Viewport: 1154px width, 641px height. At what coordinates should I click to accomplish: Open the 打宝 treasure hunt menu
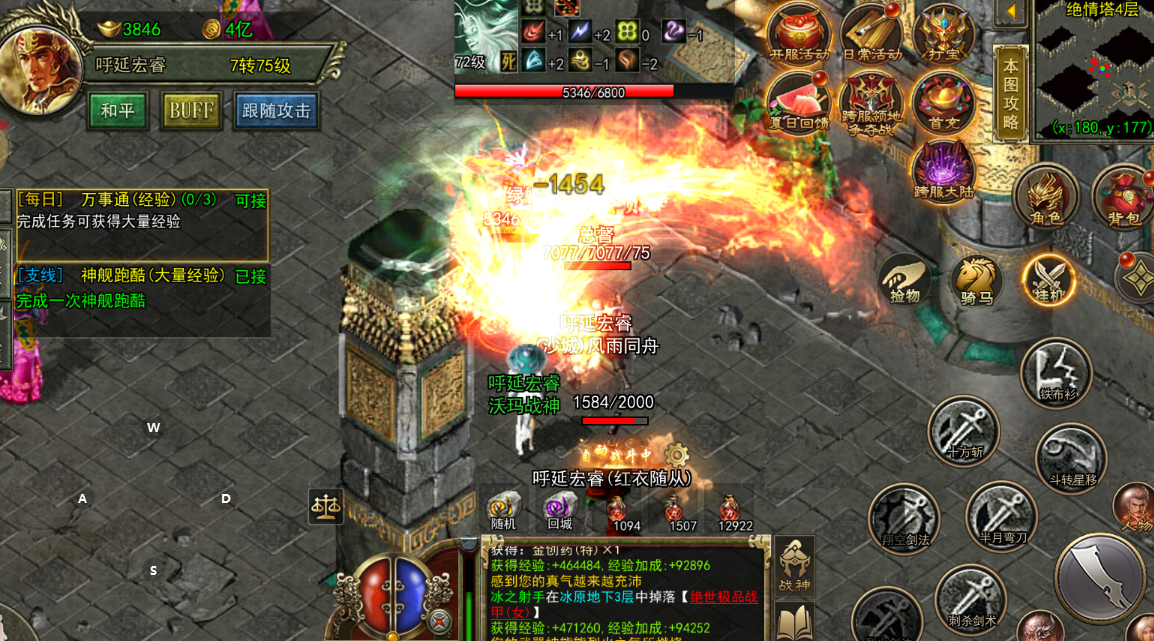coord(942,32)
